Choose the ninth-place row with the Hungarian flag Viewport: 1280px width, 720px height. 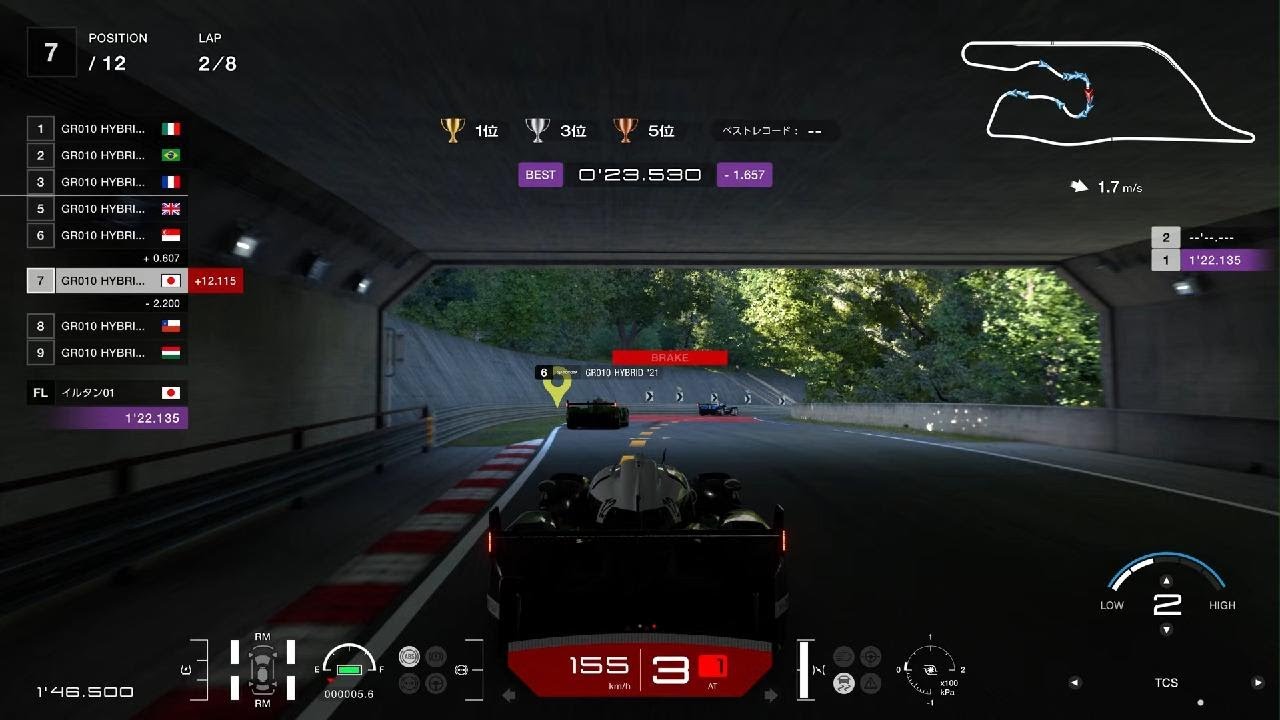click(x=106, y=352)
